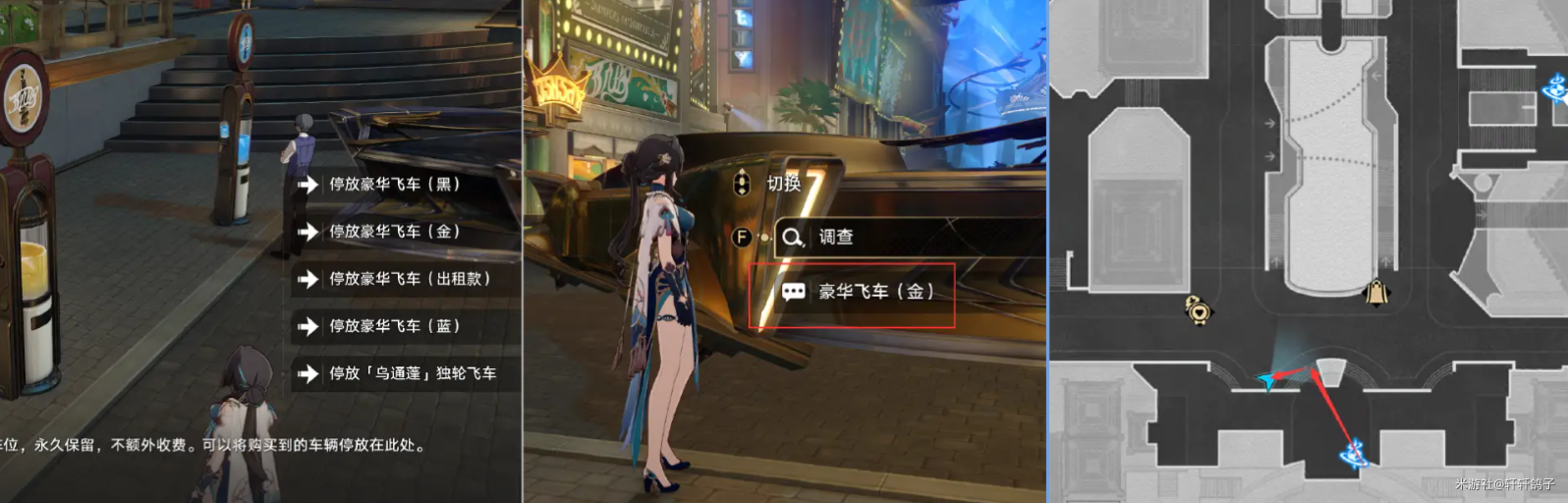Select the space anchor where red line ends
This screenshot has height=503, width=1568.
click(1356, 452)
